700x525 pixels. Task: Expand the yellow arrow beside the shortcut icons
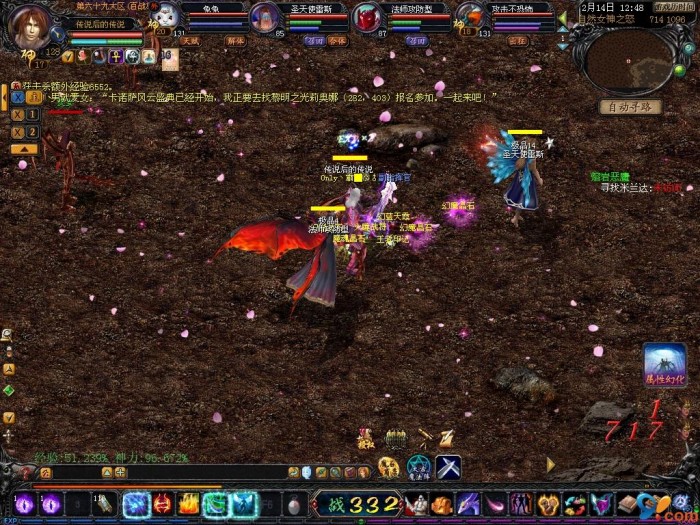pyautogui.click(x=549, y=465)
